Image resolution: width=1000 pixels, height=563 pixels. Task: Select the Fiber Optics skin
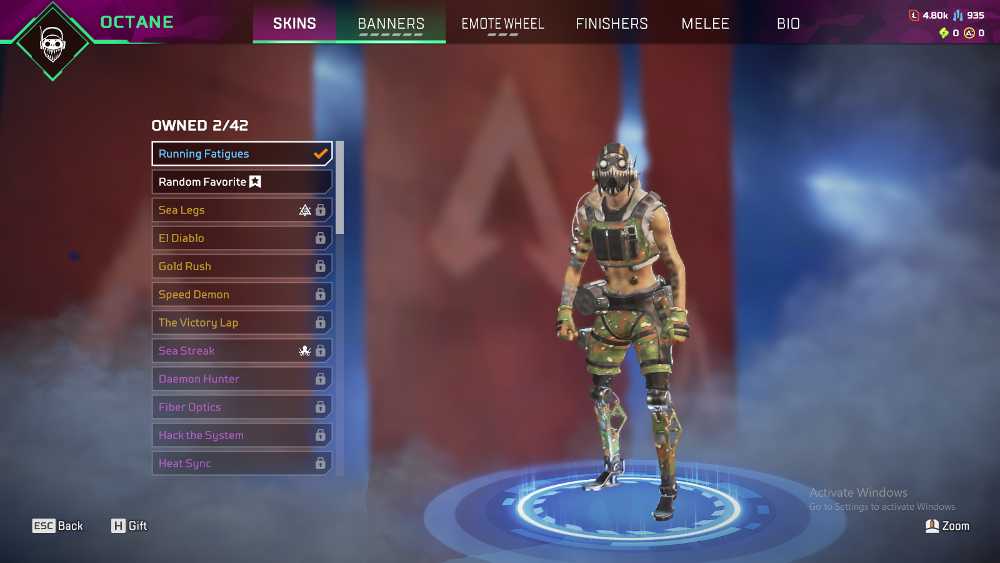tap(241, 407)
